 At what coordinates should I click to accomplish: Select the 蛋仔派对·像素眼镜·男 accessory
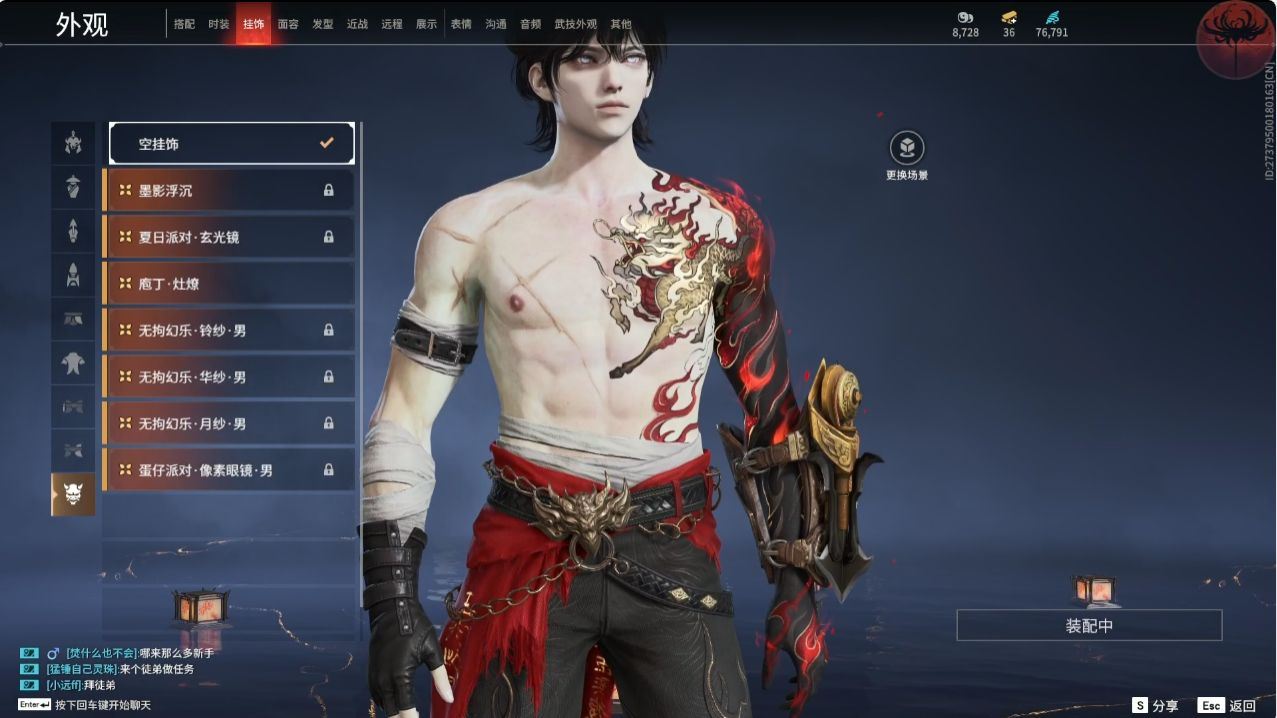point(229,470)
